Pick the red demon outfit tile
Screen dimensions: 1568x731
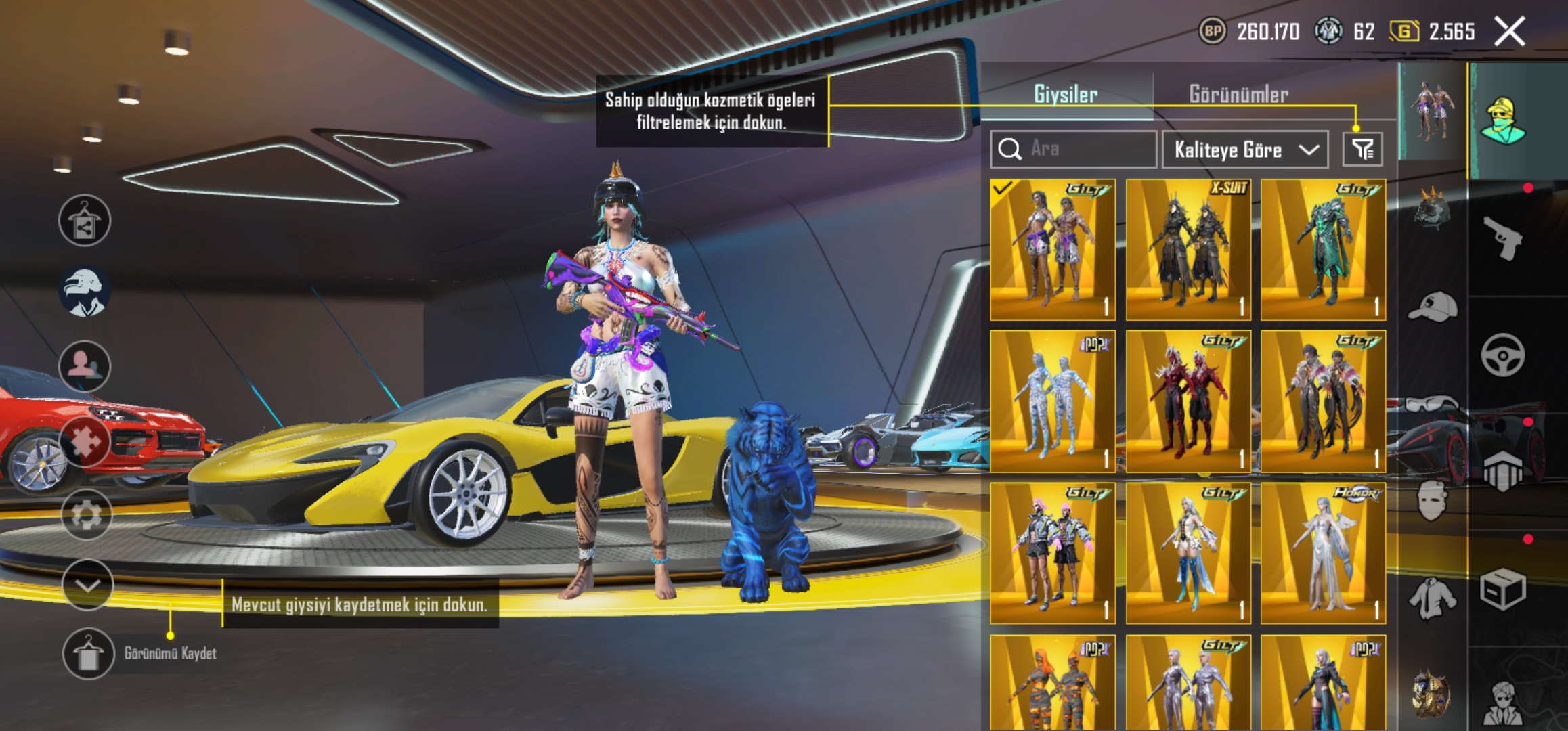point(1188,401)
